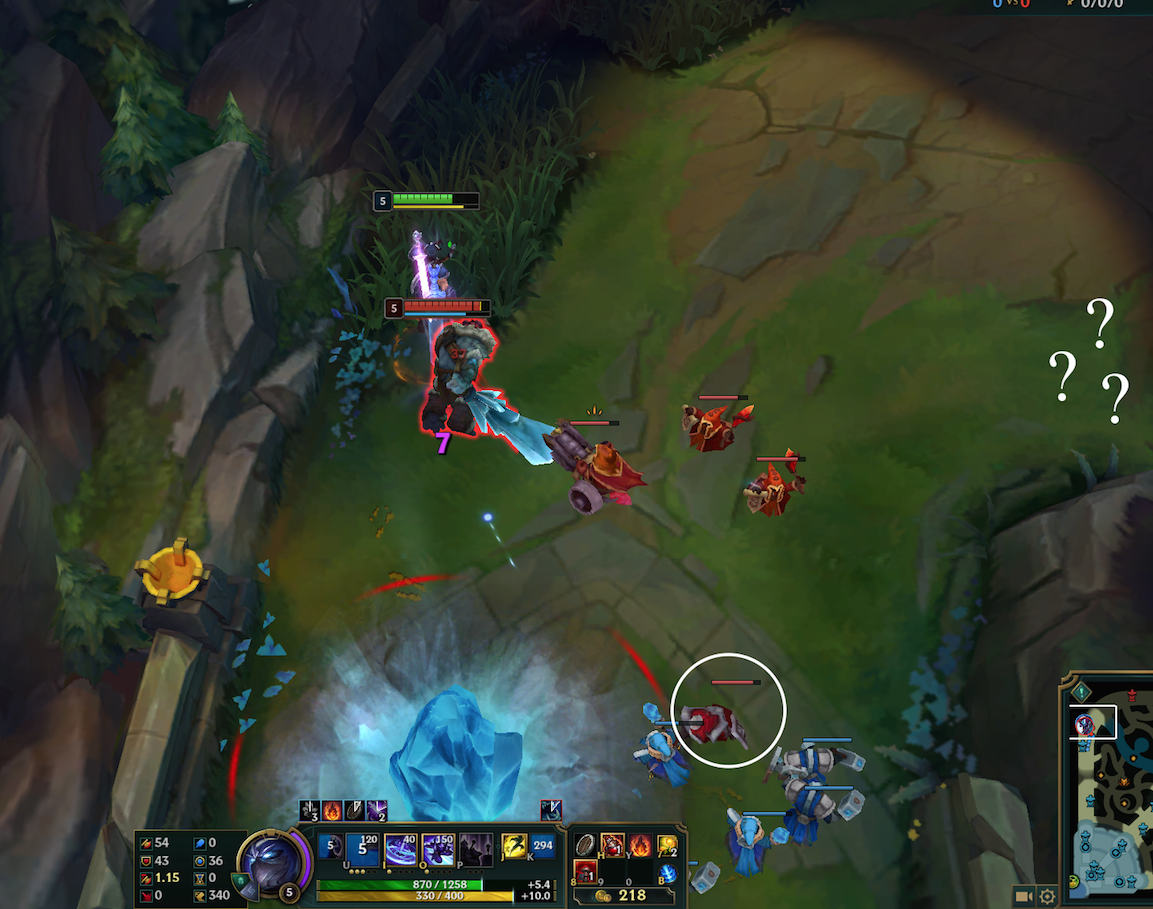Screen dimensions: 1153x909
Task: Click the Doran's Shield item slot
Action: click(x=585, y=846)
